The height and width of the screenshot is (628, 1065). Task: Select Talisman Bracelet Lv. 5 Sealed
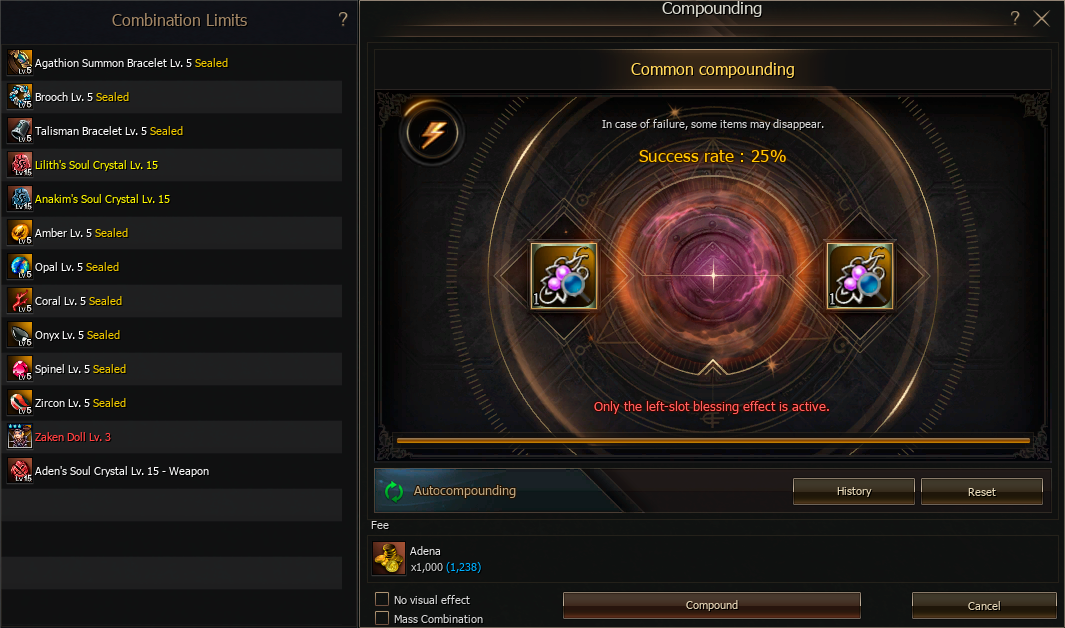[x=108, y=131]
